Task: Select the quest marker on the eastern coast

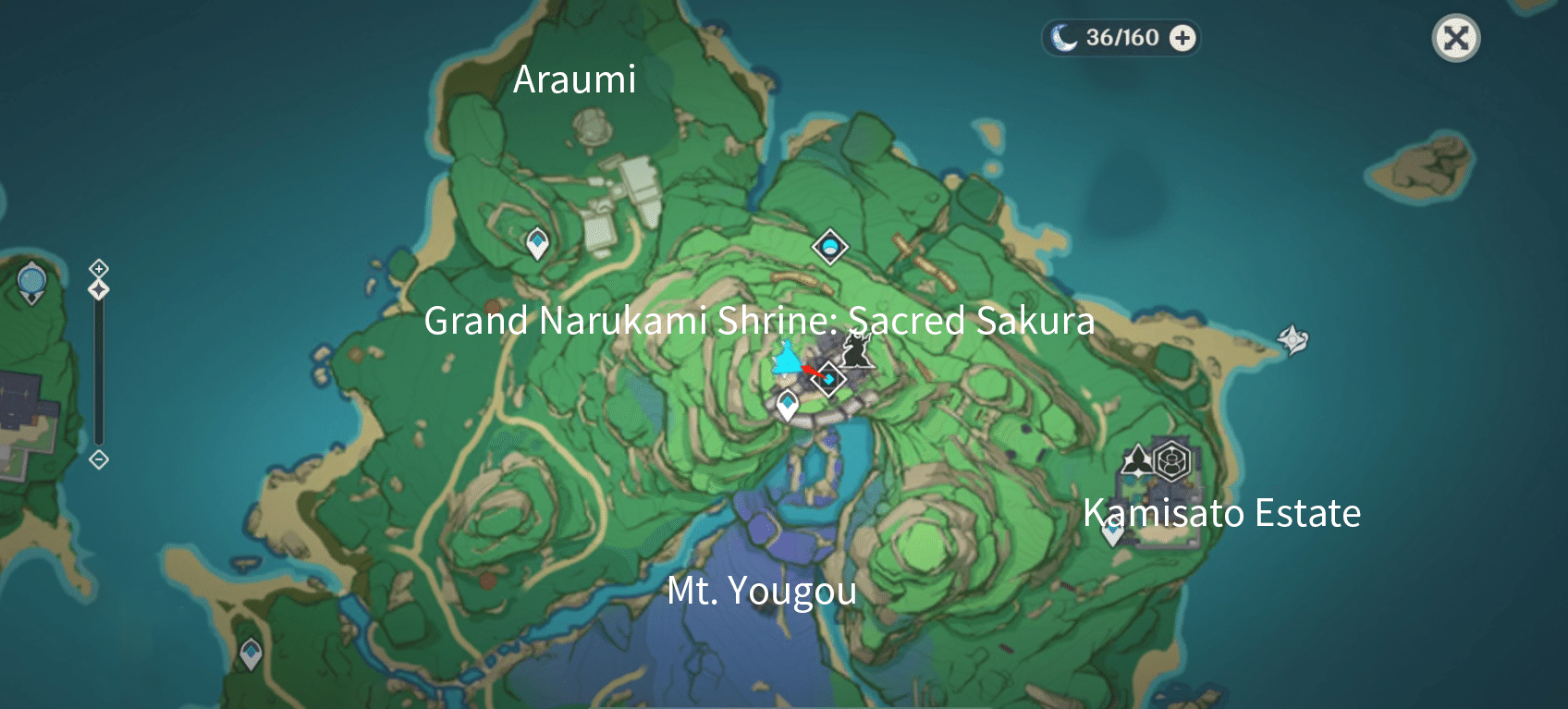Action: pos(1292,337)
